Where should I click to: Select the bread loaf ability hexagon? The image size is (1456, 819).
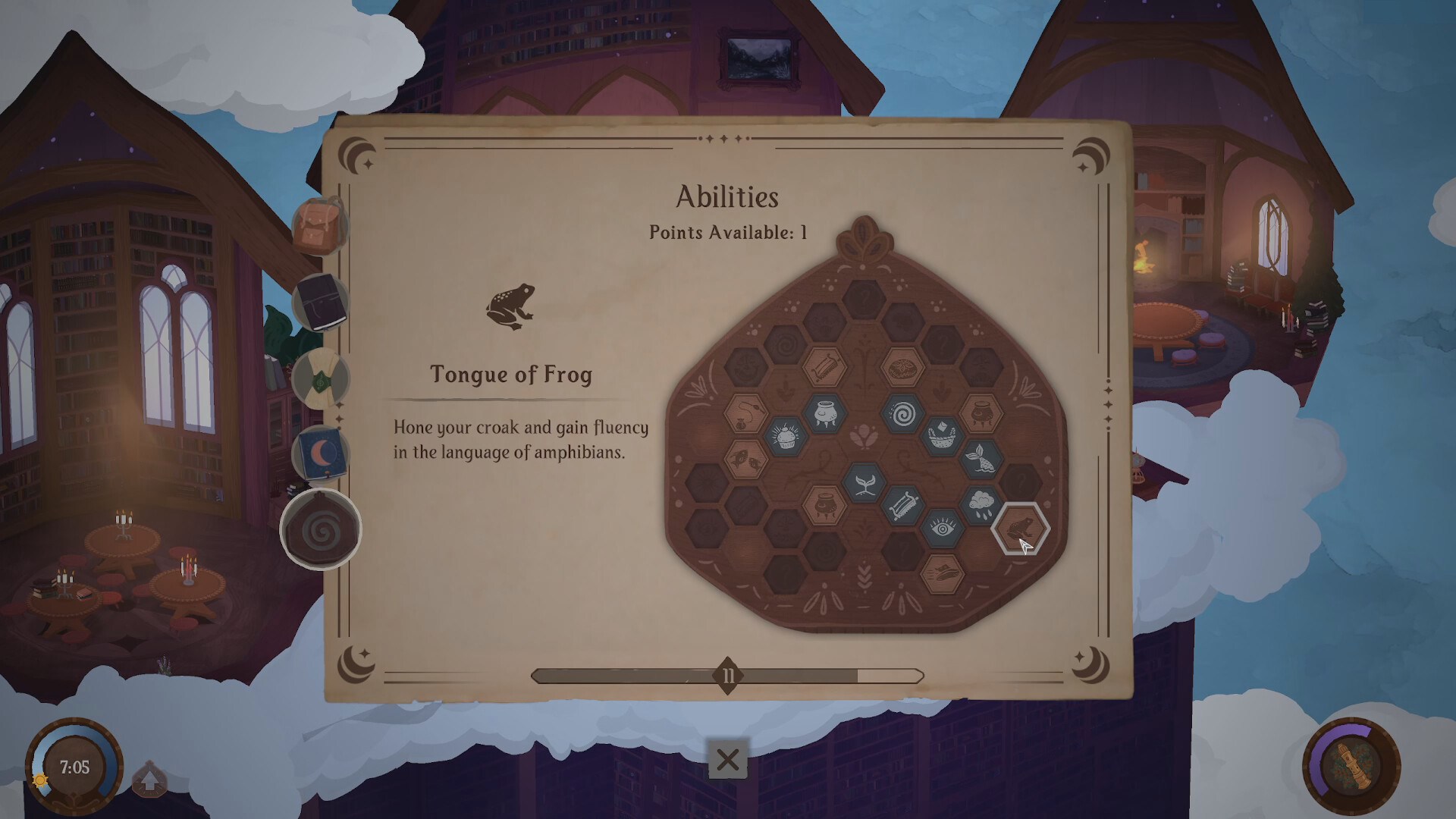tap(902, 369)
